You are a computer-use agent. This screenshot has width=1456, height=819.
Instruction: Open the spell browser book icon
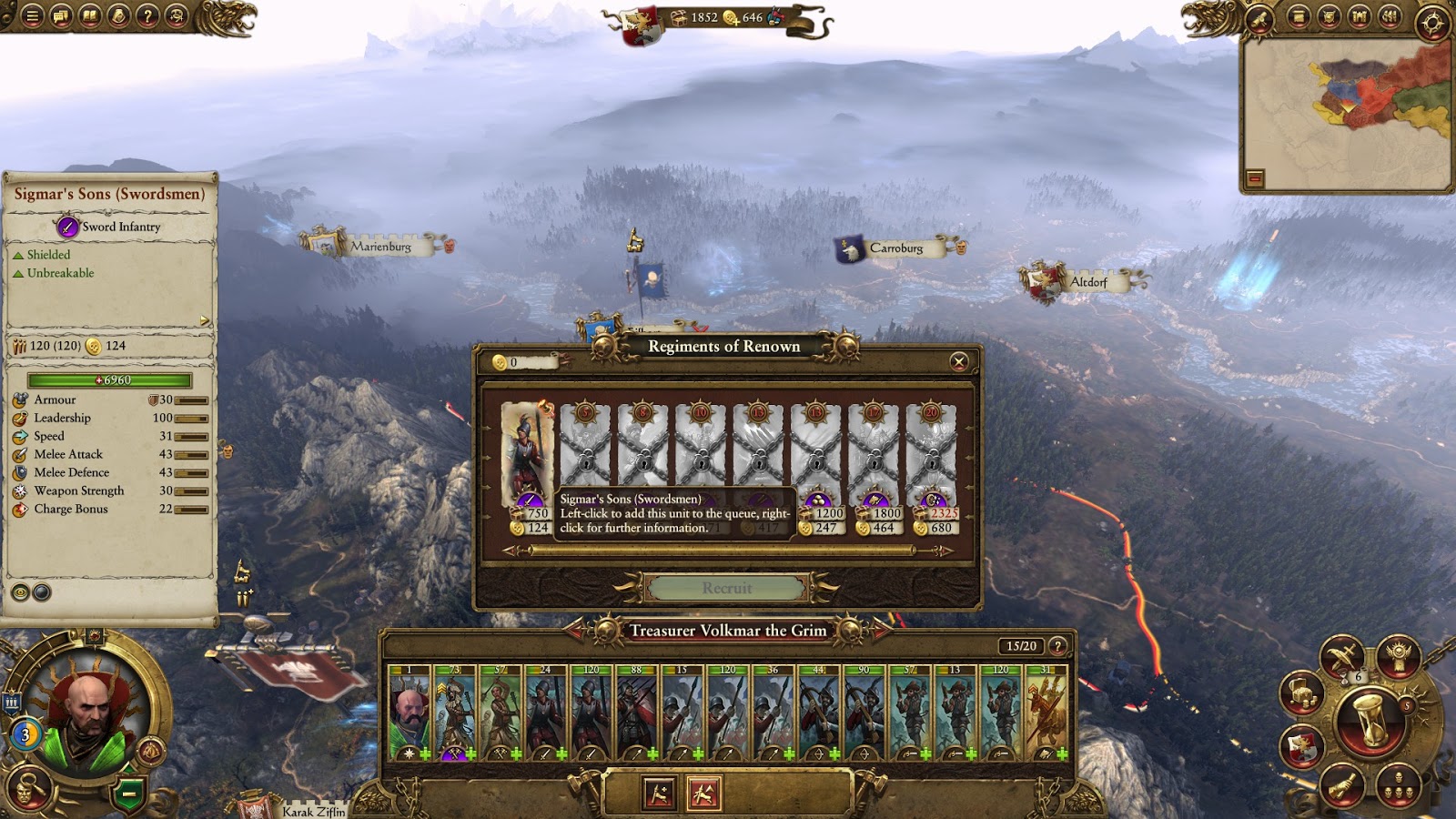click(90, 15)
